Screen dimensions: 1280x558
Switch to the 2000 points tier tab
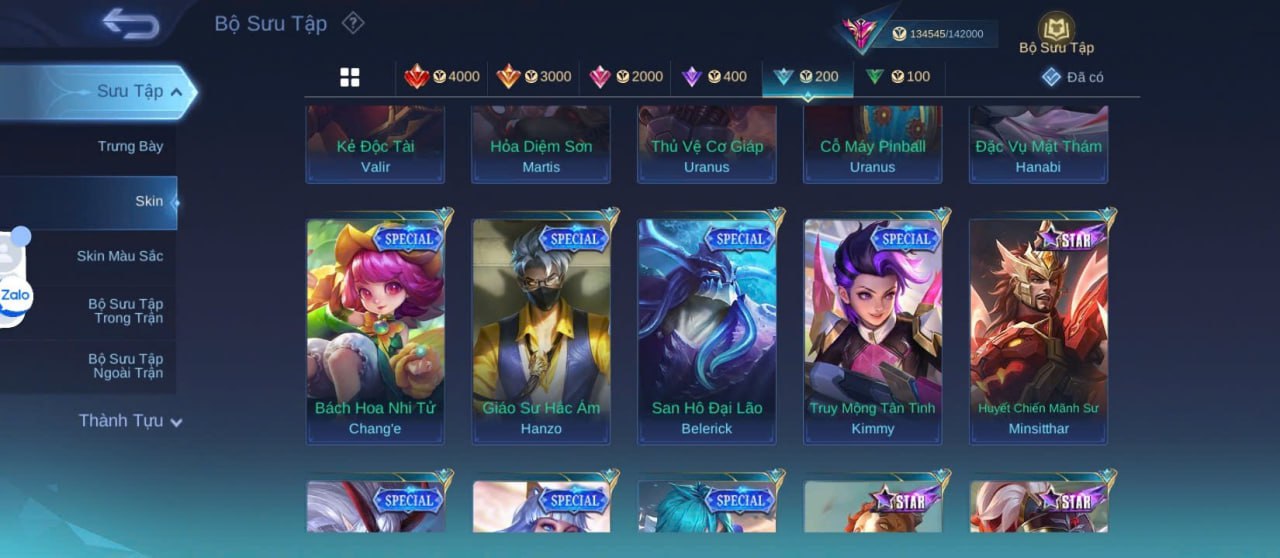pyautogui.click(x=626, y=77)
